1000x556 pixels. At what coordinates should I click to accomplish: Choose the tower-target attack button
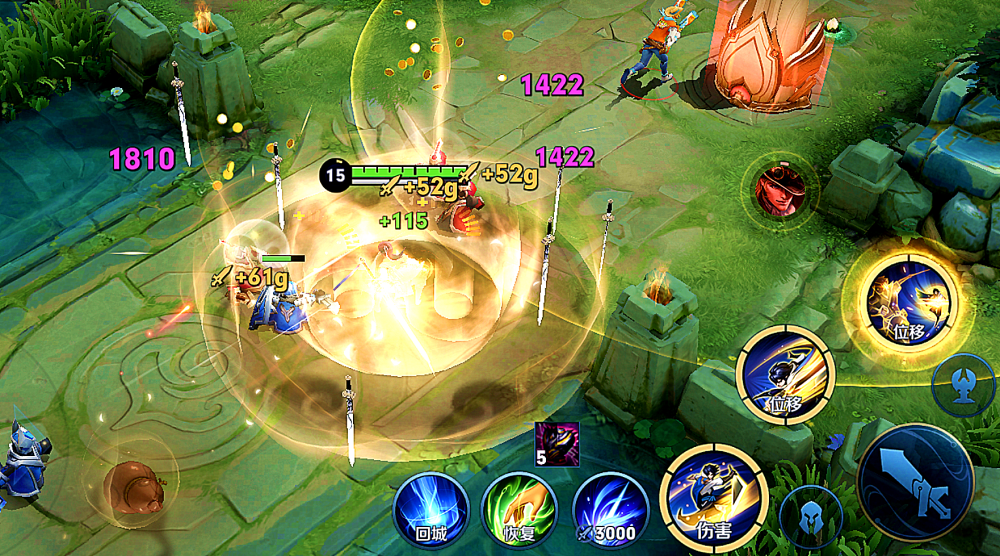pyautogui.click(x=965, y=384)
